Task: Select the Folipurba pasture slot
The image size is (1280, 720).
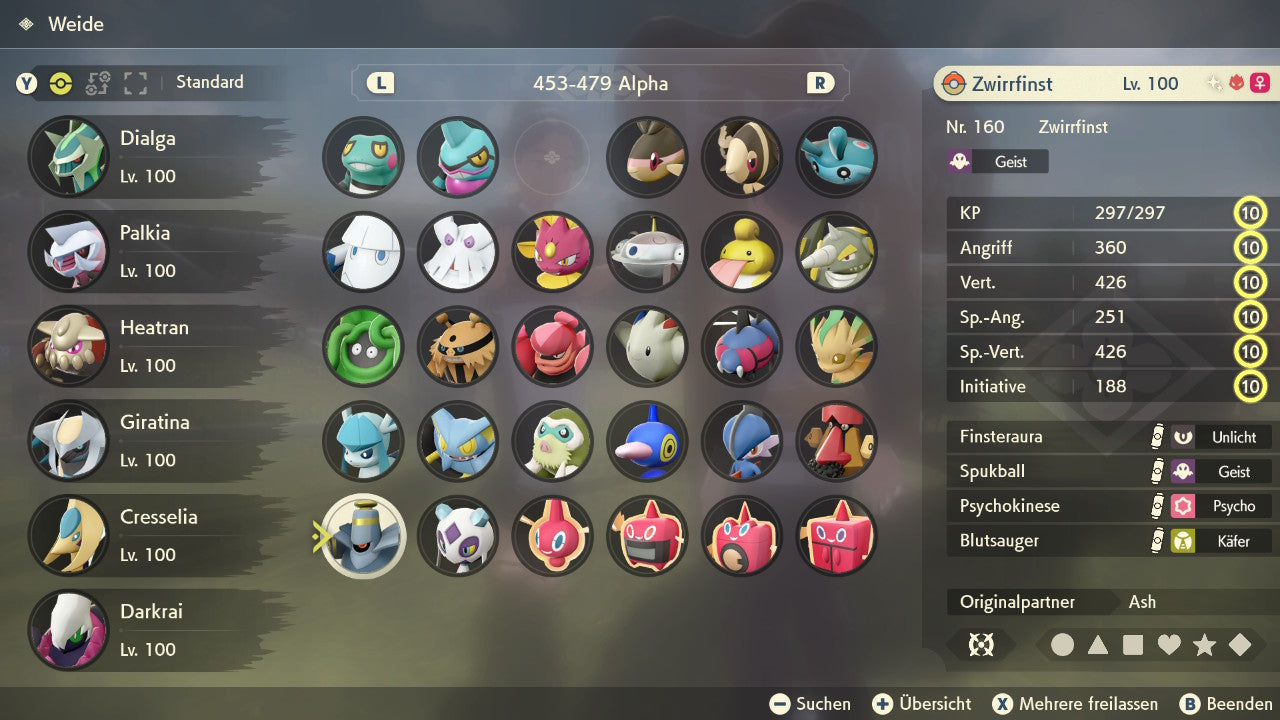Action: coord(837,346)
